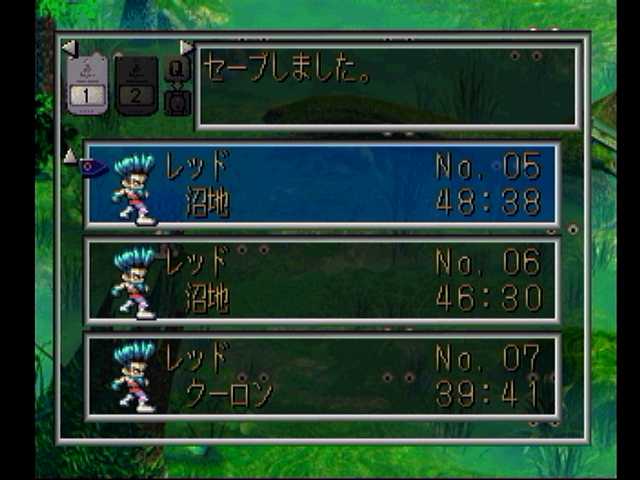This screenshot has width=640, height=480.
Task: Click the up arrow beside the save list
Action: (69, 156)
